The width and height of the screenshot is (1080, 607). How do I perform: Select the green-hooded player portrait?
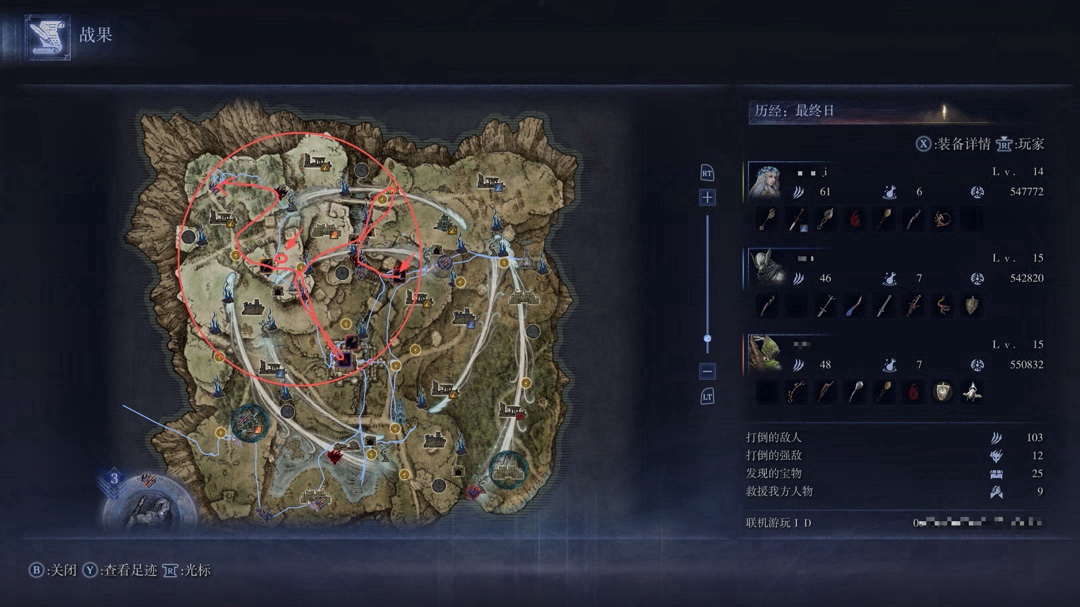[x=765, y=353]
